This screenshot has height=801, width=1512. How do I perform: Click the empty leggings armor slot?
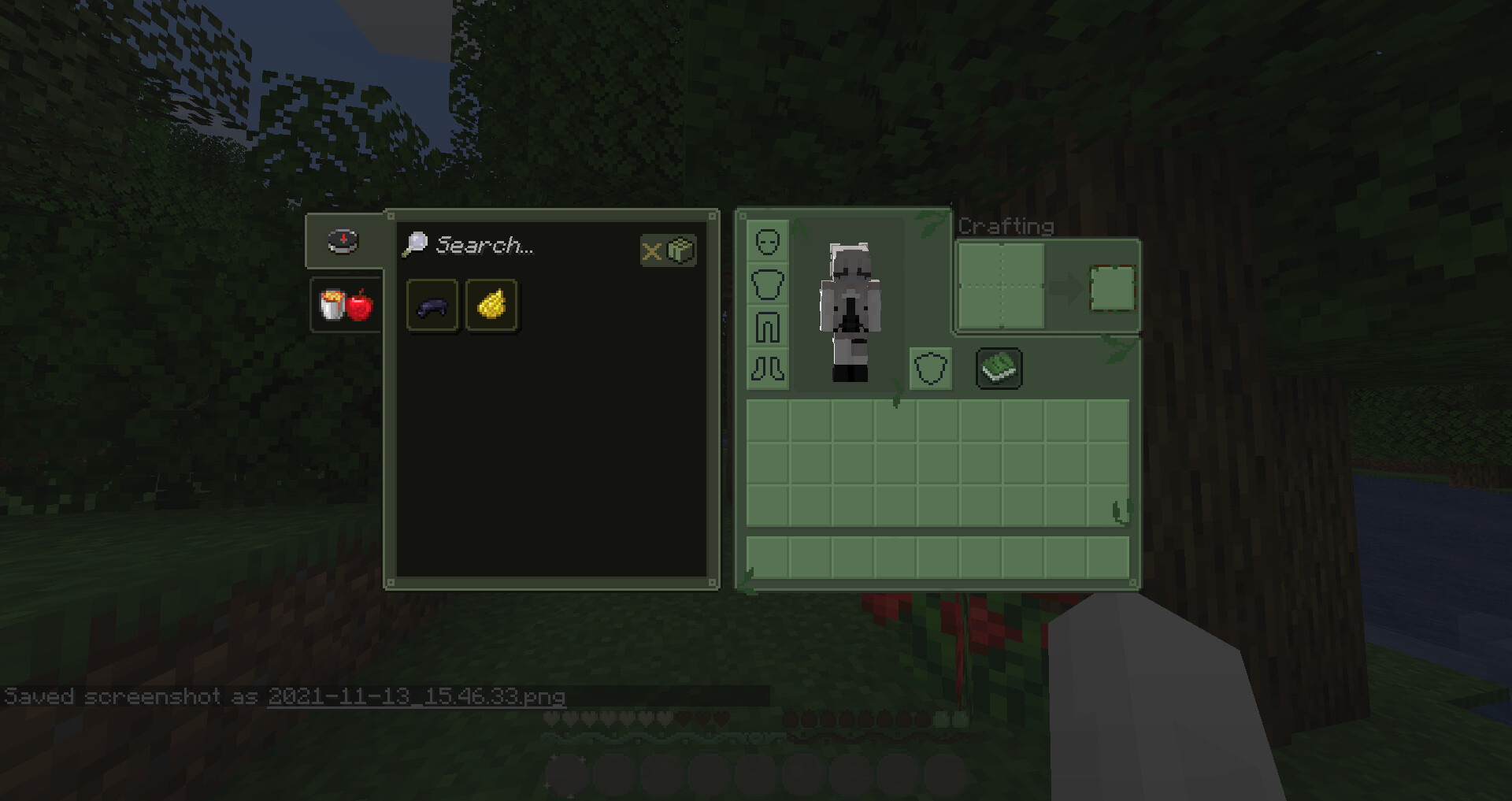point(767,327)
